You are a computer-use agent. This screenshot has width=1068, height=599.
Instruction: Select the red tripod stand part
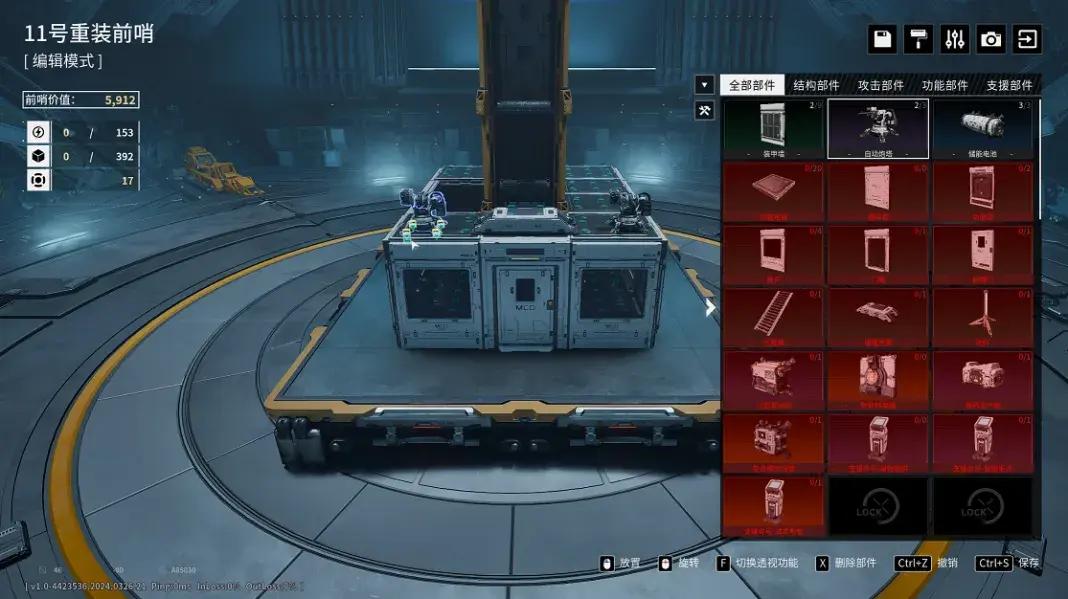(983, 317)
